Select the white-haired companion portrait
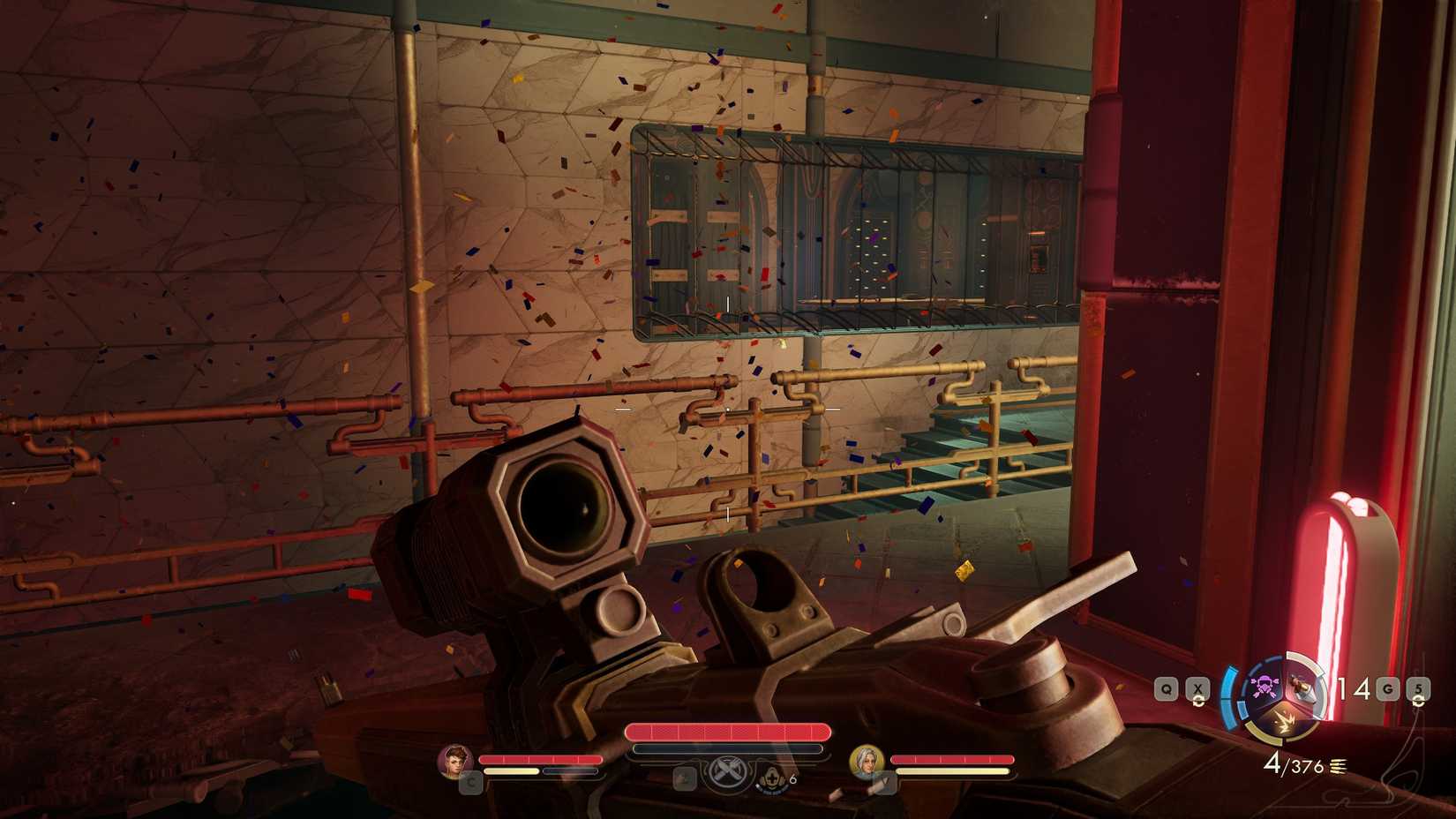 tap(866, 762)
